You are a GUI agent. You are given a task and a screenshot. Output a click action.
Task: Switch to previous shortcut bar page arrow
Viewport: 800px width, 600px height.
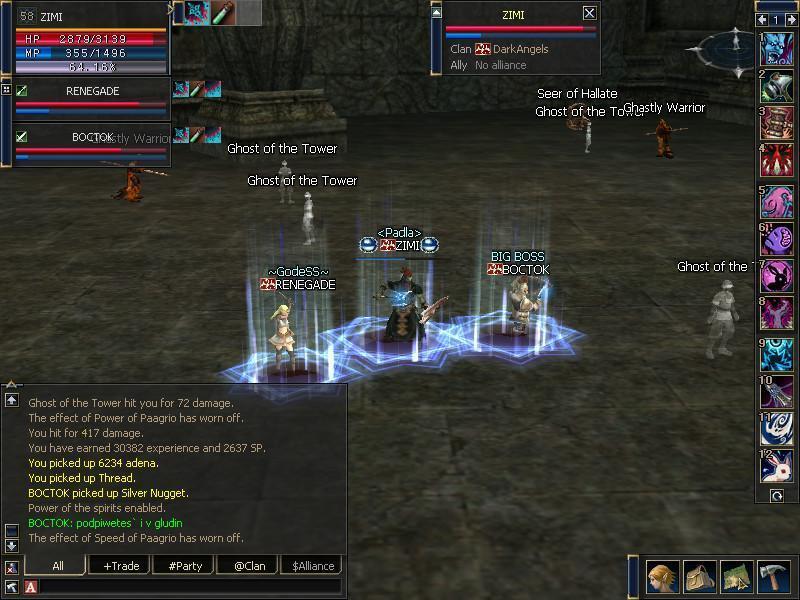click(763, 19)
